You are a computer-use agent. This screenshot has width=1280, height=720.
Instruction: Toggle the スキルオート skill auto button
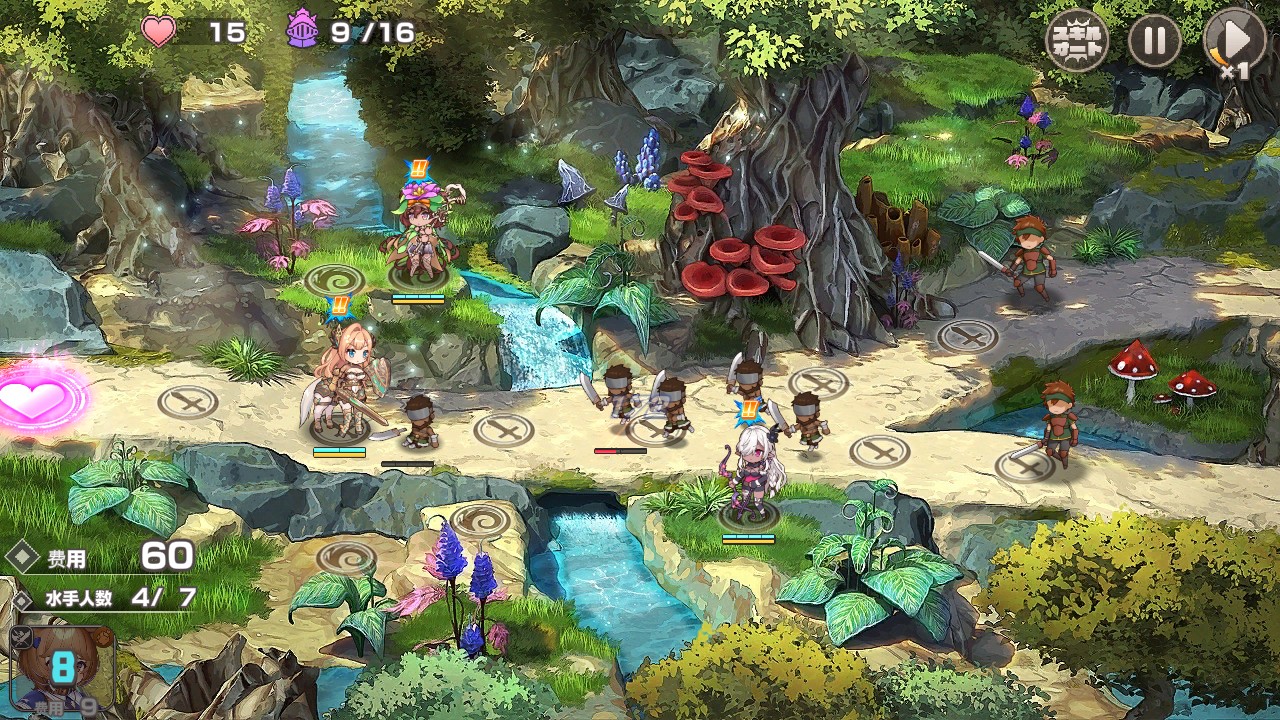[x=1077, y=41]
